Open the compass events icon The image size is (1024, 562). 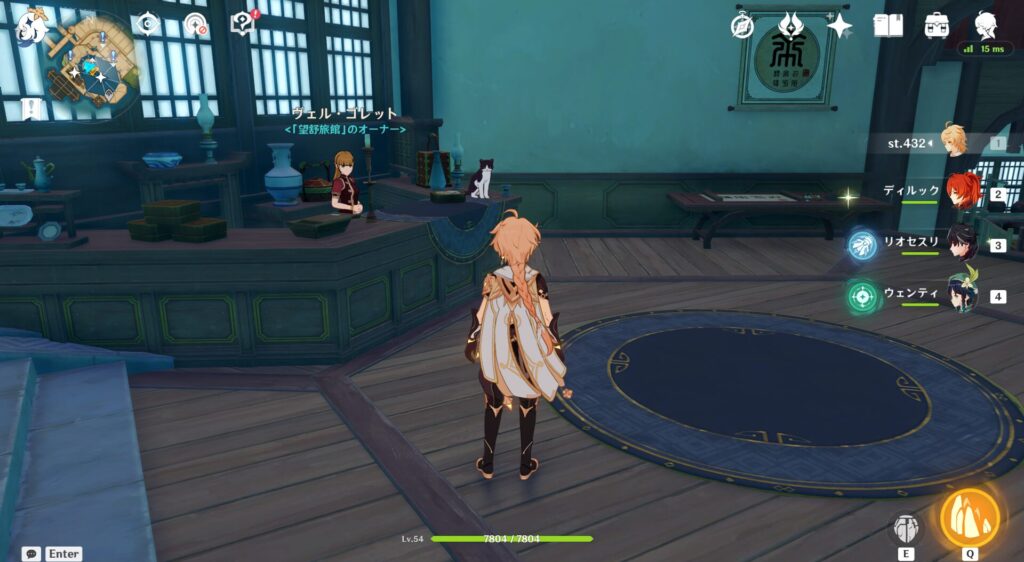click(x=742, y=26)
